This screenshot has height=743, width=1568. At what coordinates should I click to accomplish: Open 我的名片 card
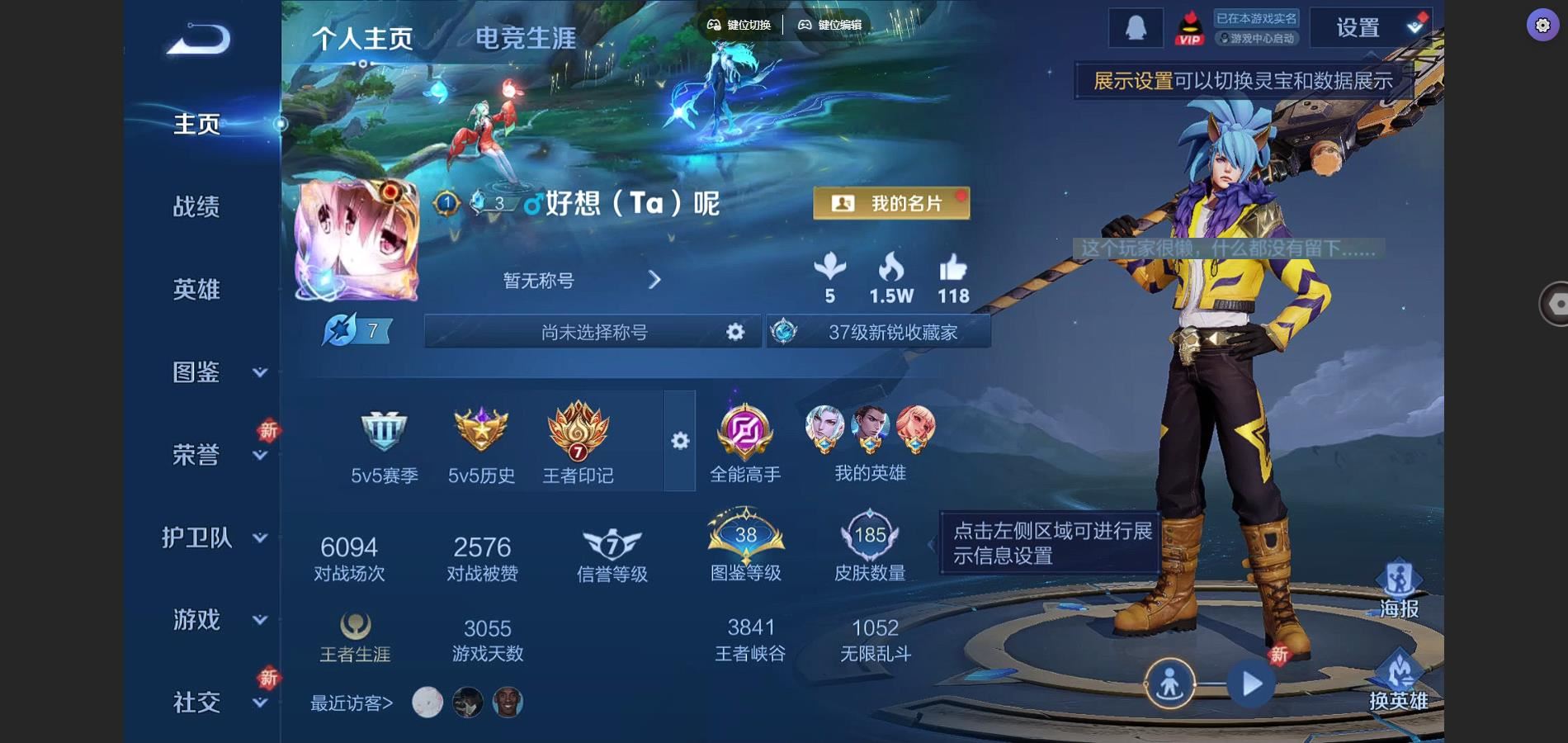[x=891, y=203]
